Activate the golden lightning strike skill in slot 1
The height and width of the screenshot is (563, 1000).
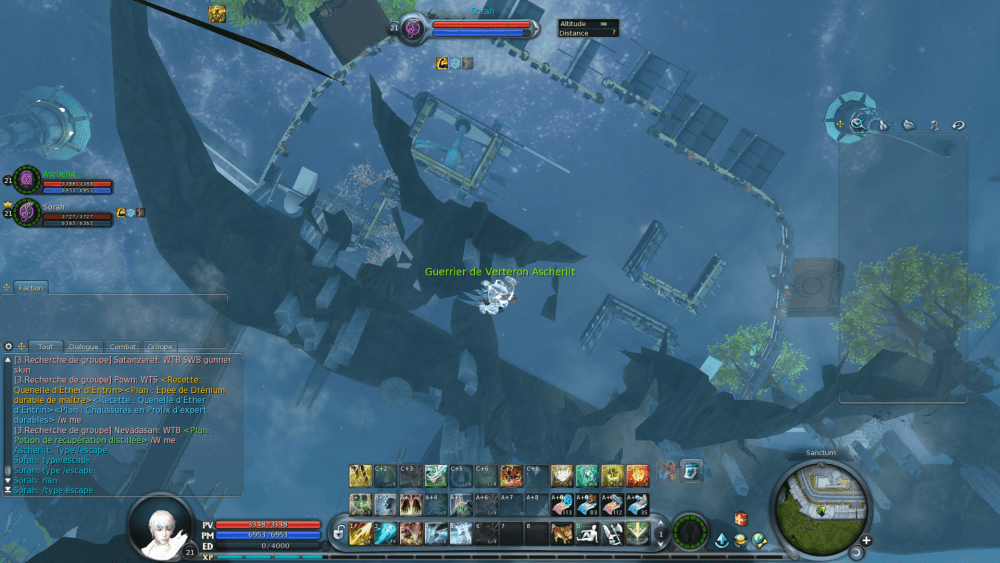click(360, 533)
